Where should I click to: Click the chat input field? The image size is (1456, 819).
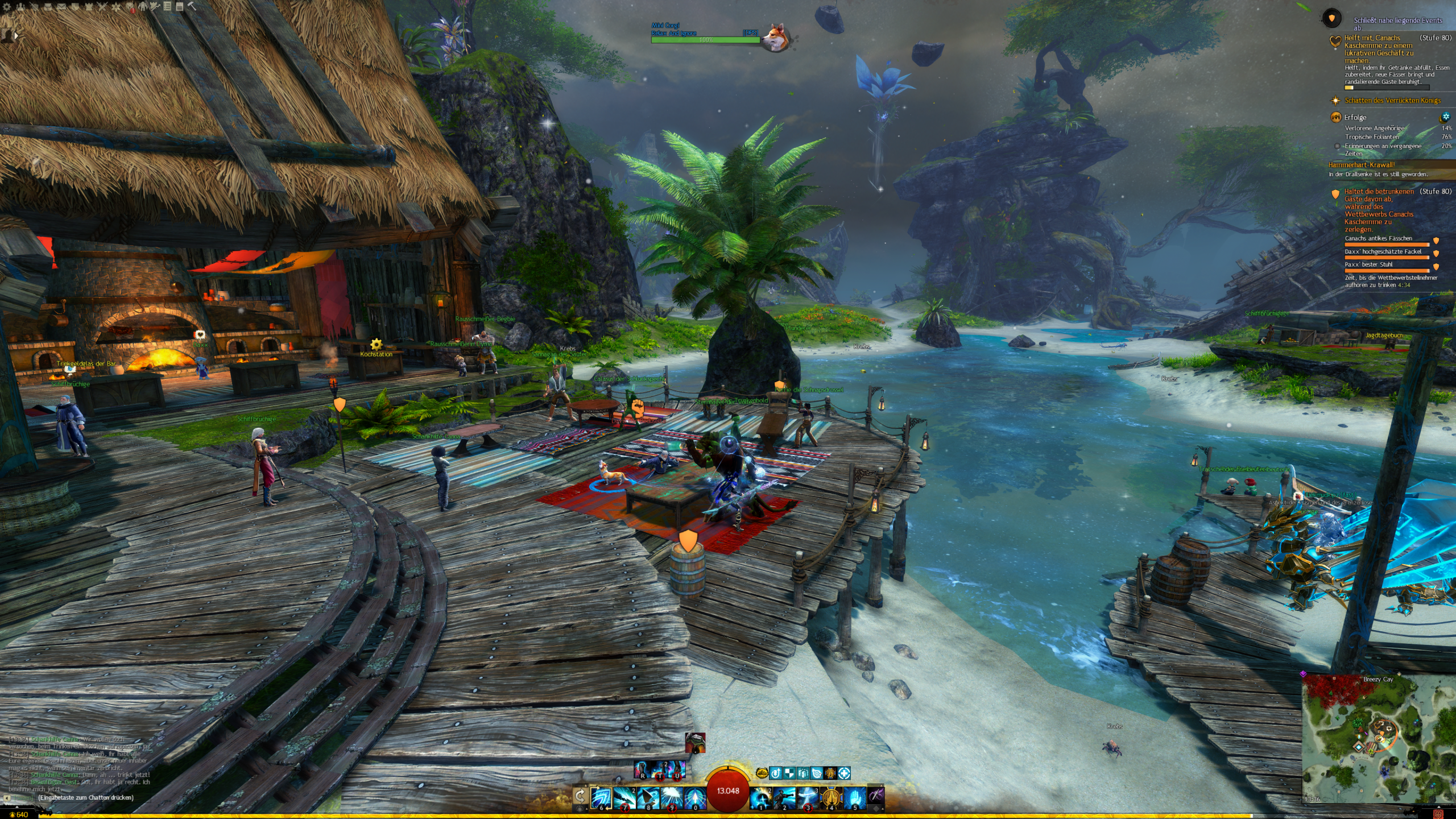click(85, 797)
